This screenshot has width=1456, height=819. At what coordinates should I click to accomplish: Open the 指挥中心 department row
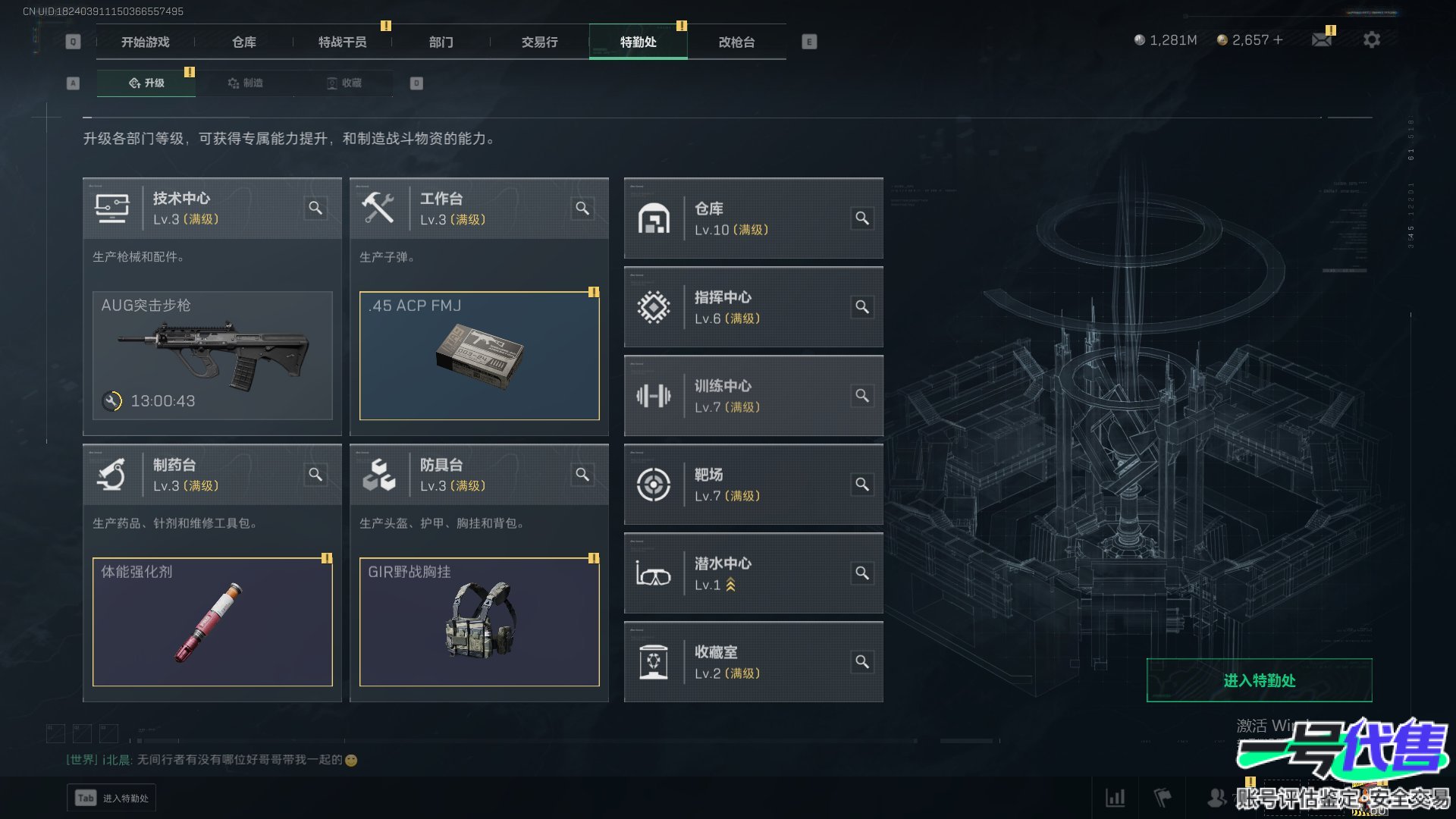coord(753,307)
